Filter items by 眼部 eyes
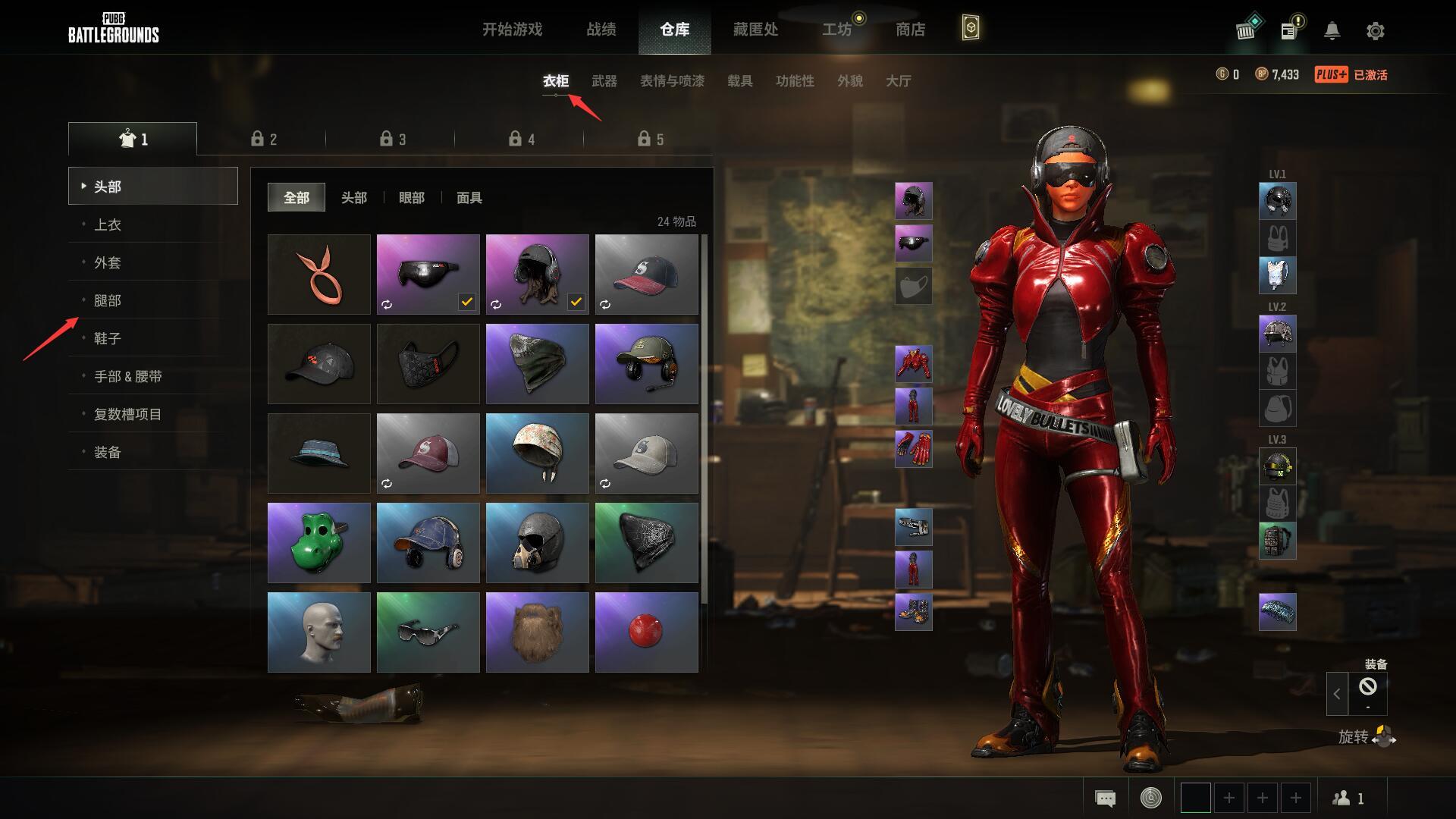Viewport: 1456px width, 819px height. (412, 198)
